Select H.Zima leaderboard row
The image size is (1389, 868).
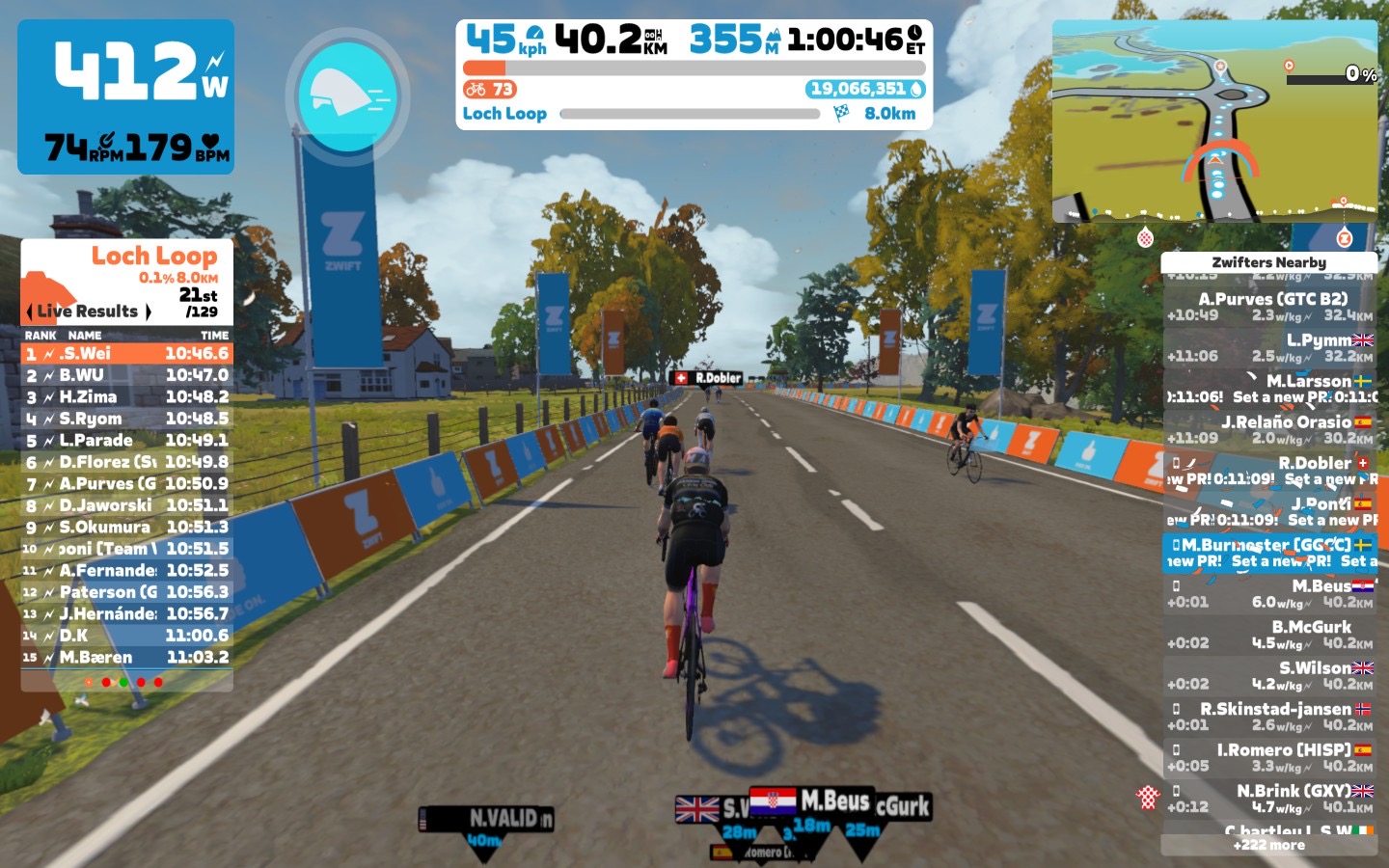tap(127, 397)
